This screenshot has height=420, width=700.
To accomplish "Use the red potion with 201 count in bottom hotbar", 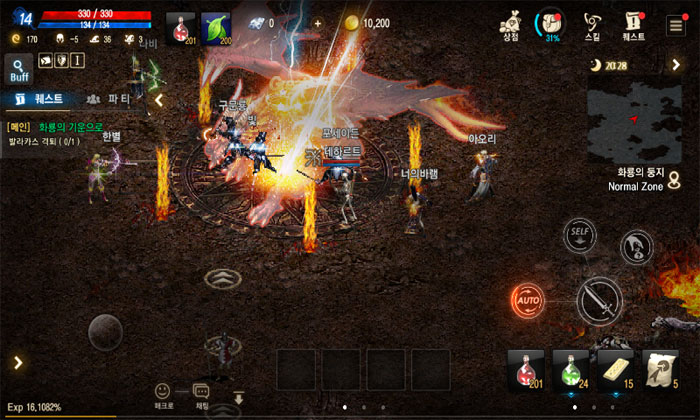I will tap(526, 369).
